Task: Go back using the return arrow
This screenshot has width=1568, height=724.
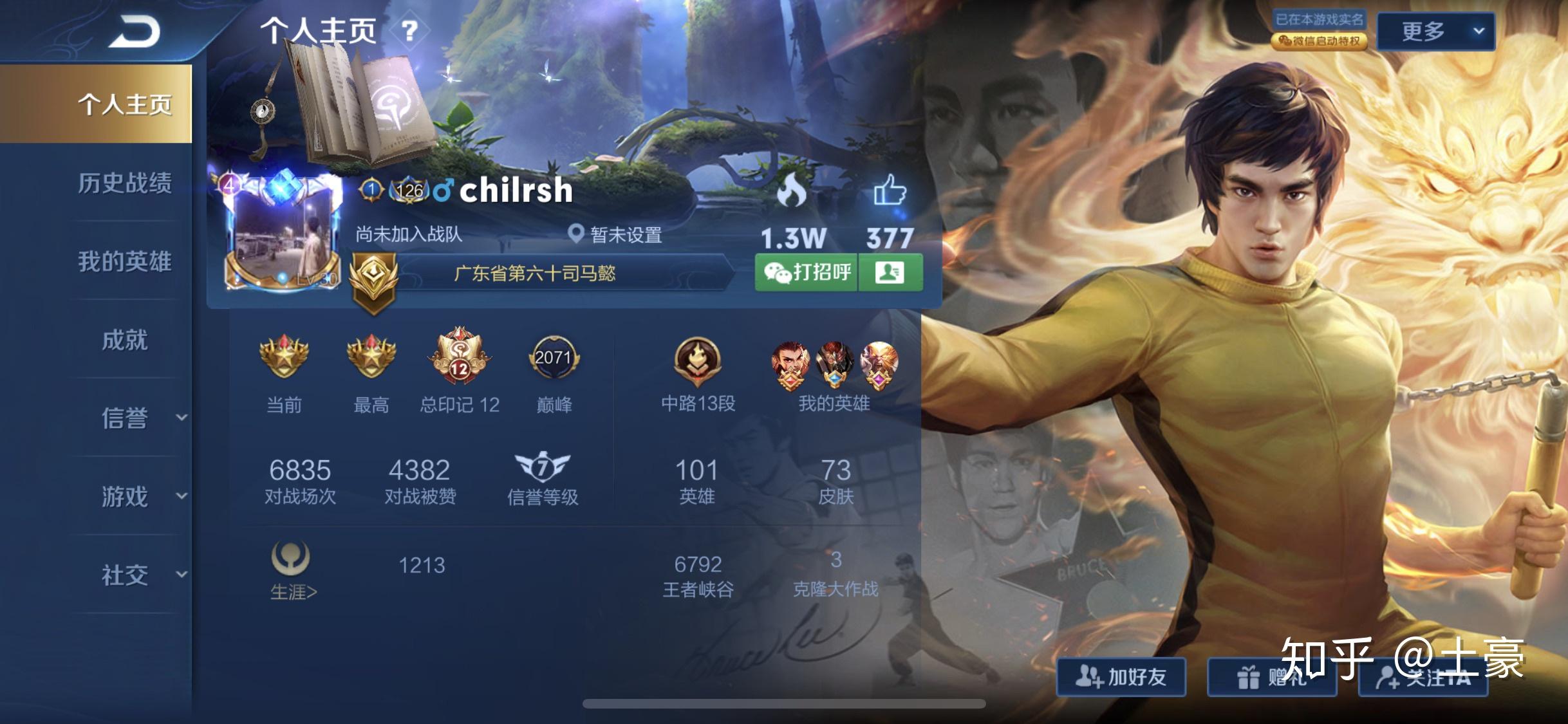Action: coord(133,32)
